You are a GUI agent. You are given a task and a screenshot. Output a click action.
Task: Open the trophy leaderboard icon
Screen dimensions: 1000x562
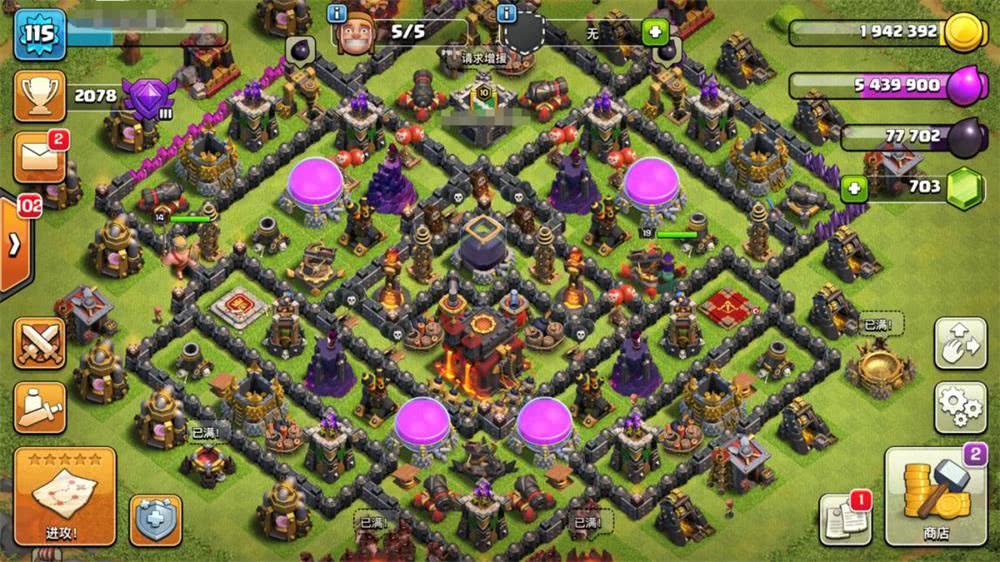tap(39, 95)
